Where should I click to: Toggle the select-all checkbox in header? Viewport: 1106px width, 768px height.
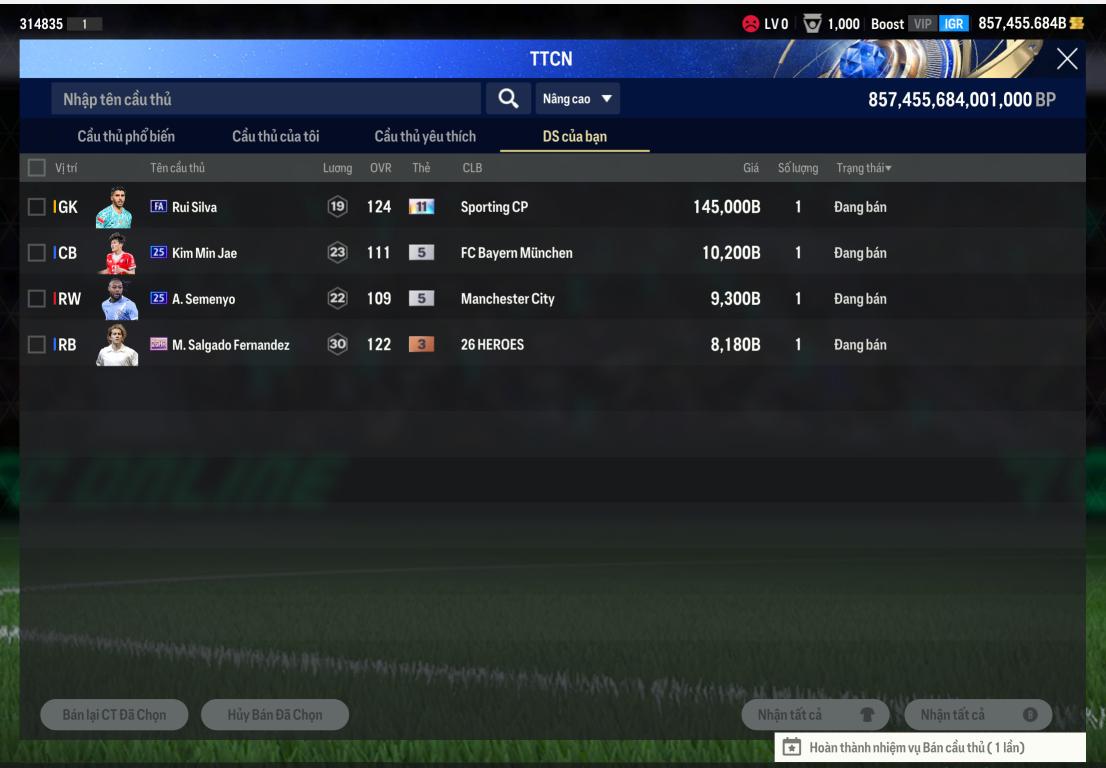[x=36, y=167]
